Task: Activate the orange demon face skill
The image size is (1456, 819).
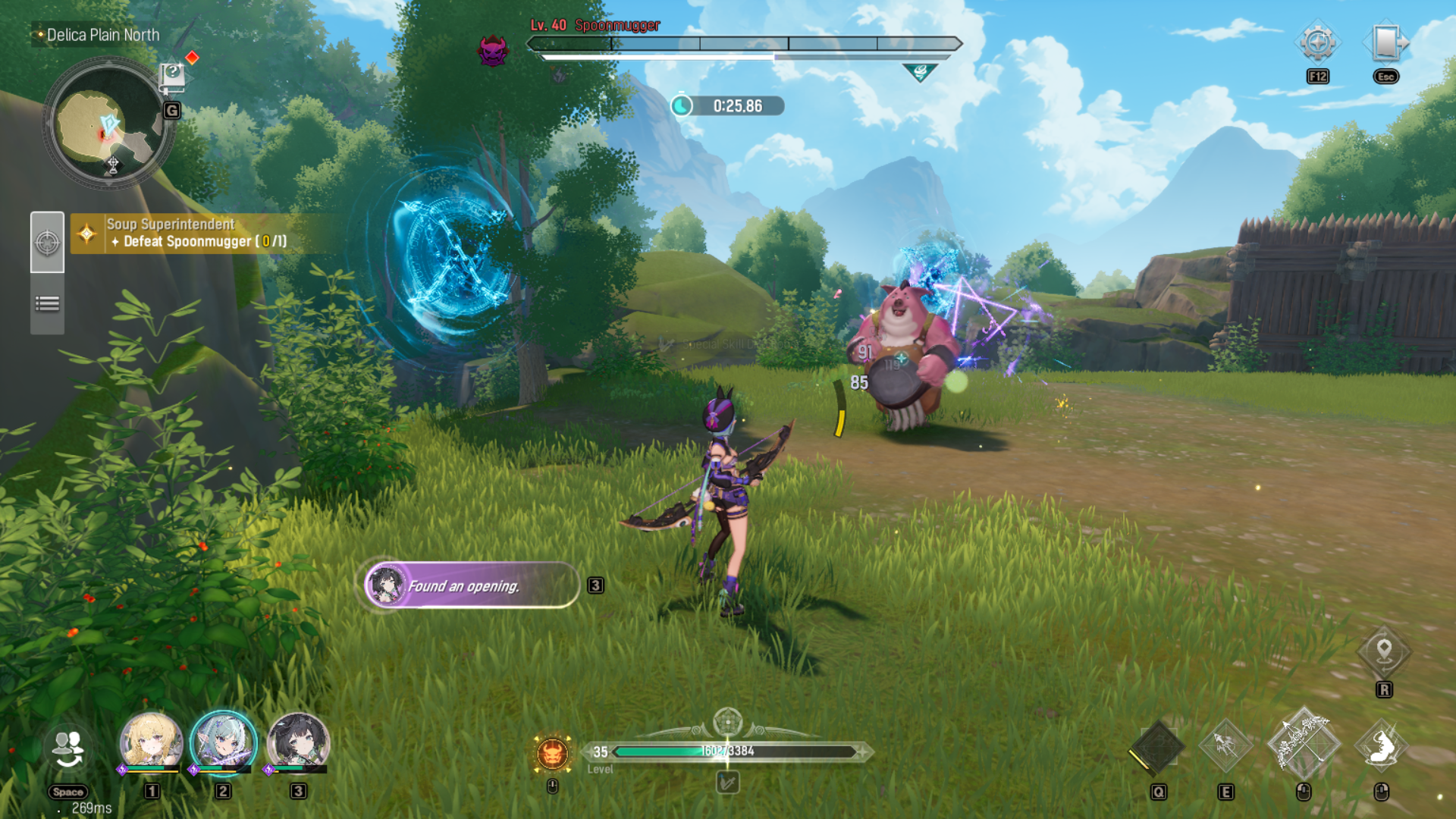Action: pyautogui.click(x=552, y=754)
